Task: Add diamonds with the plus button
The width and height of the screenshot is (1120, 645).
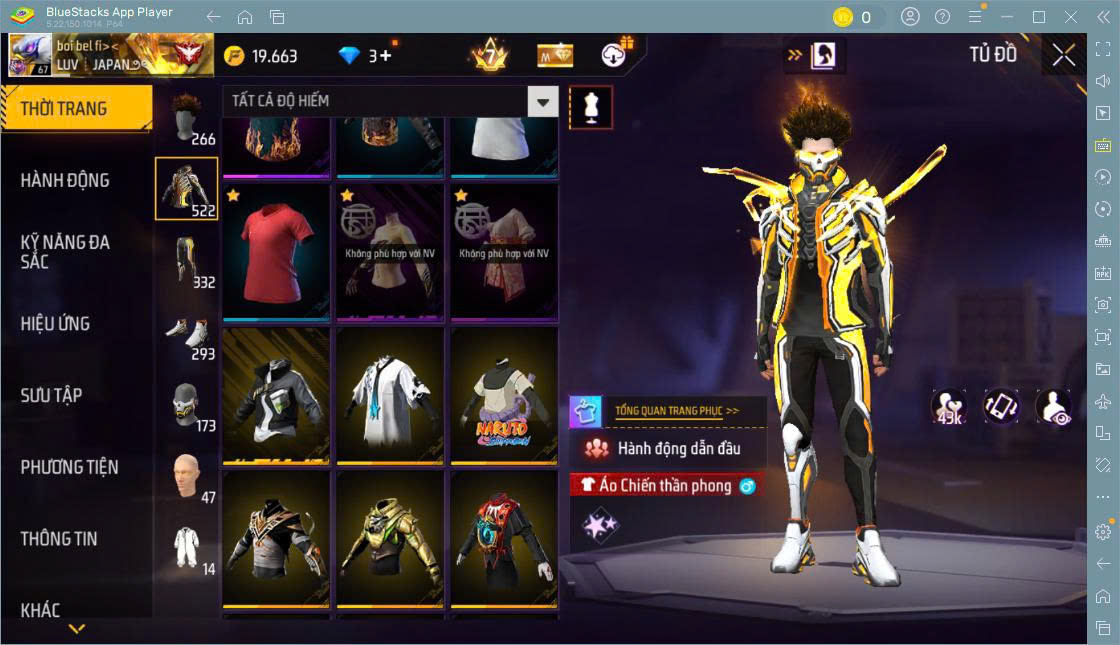Action: click(x=385, y=56)
